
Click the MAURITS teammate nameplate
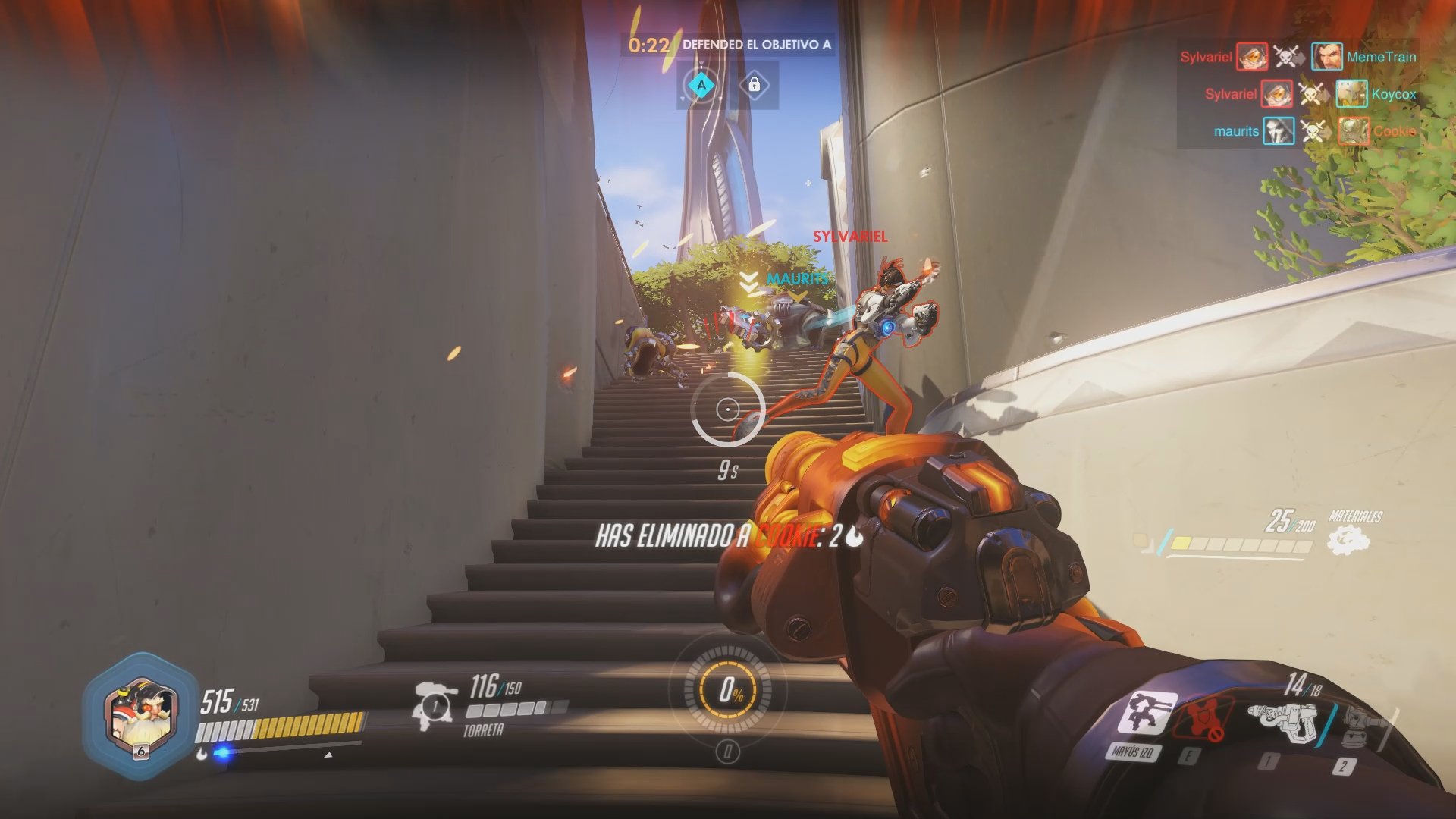tap(796, 279)
